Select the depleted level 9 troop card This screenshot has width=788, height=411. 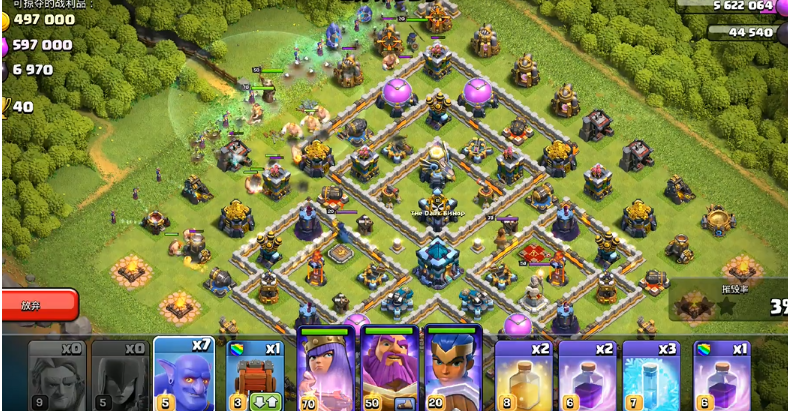tap(54, 371)
